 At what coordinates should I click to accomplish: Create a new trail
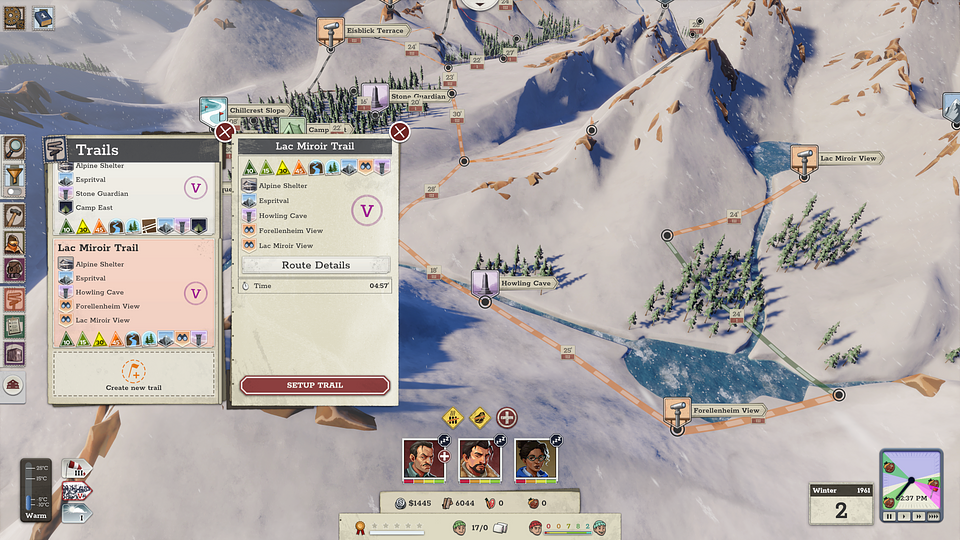click(x=134, y=373)
